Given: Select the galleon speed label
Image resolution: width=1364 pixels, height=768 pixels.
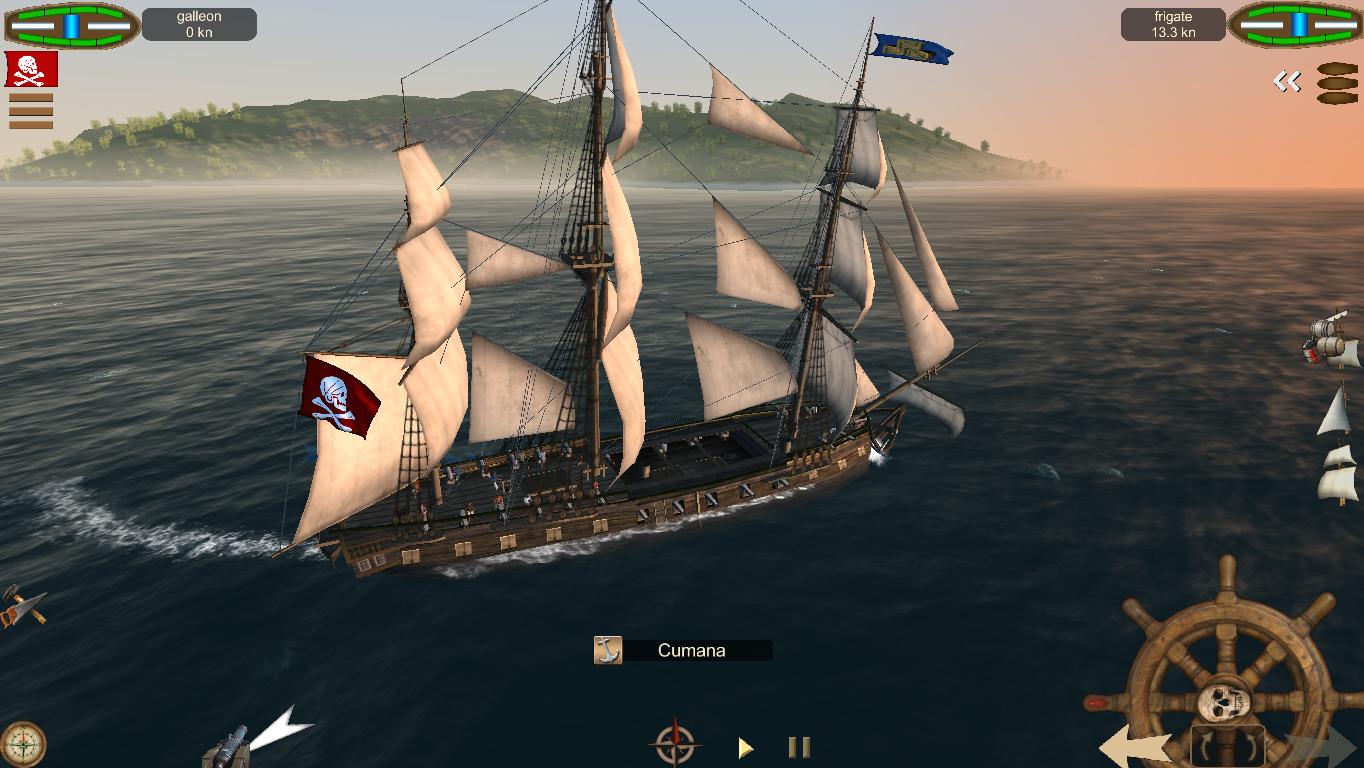Looking at the screenshot, I should point(199,25).
